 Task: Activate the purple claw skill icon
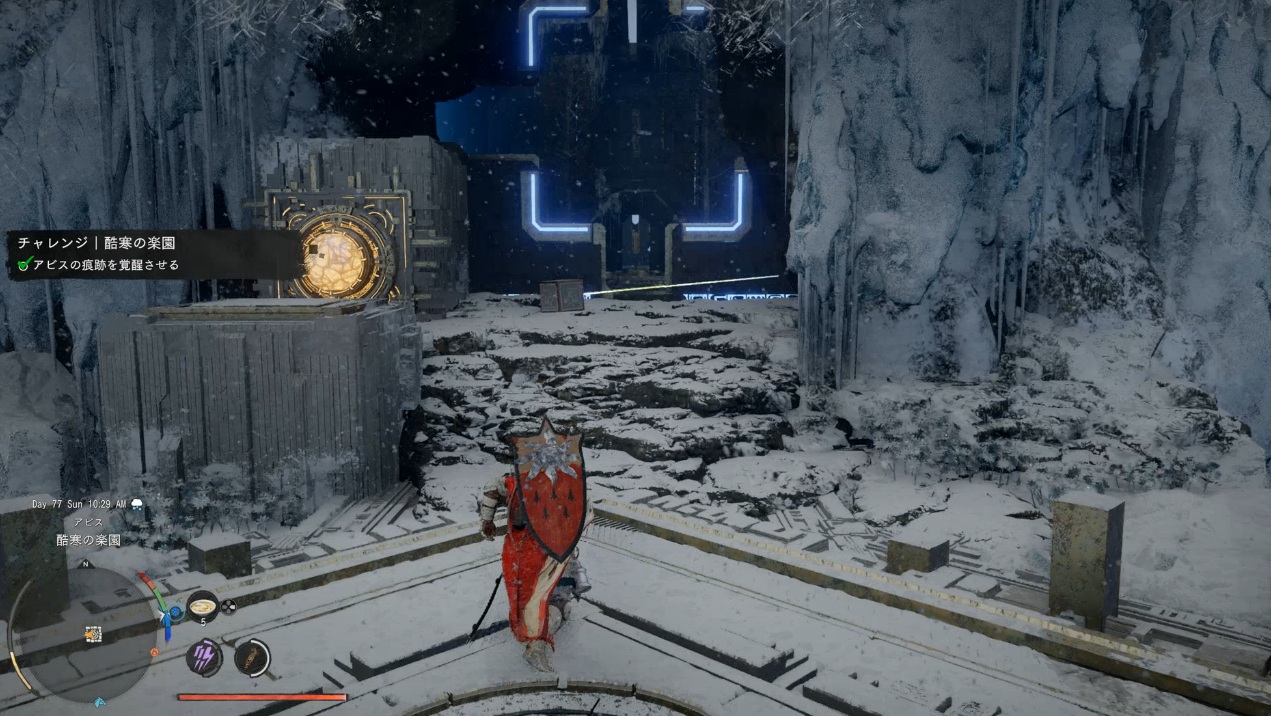click(203, 657)
